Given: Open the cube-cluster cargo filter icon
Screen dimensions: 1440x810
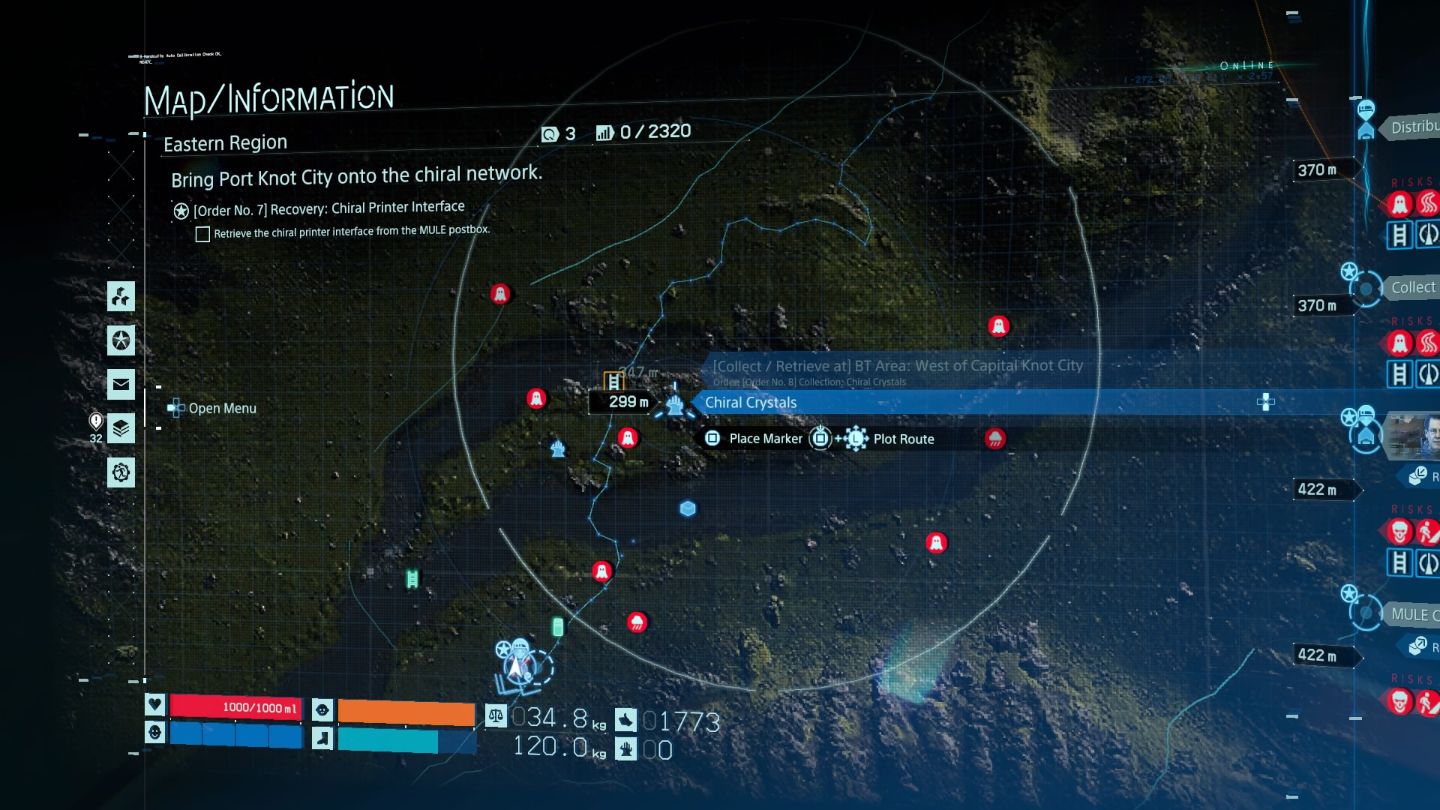Looking at the screenshot, I should (121, 296).
